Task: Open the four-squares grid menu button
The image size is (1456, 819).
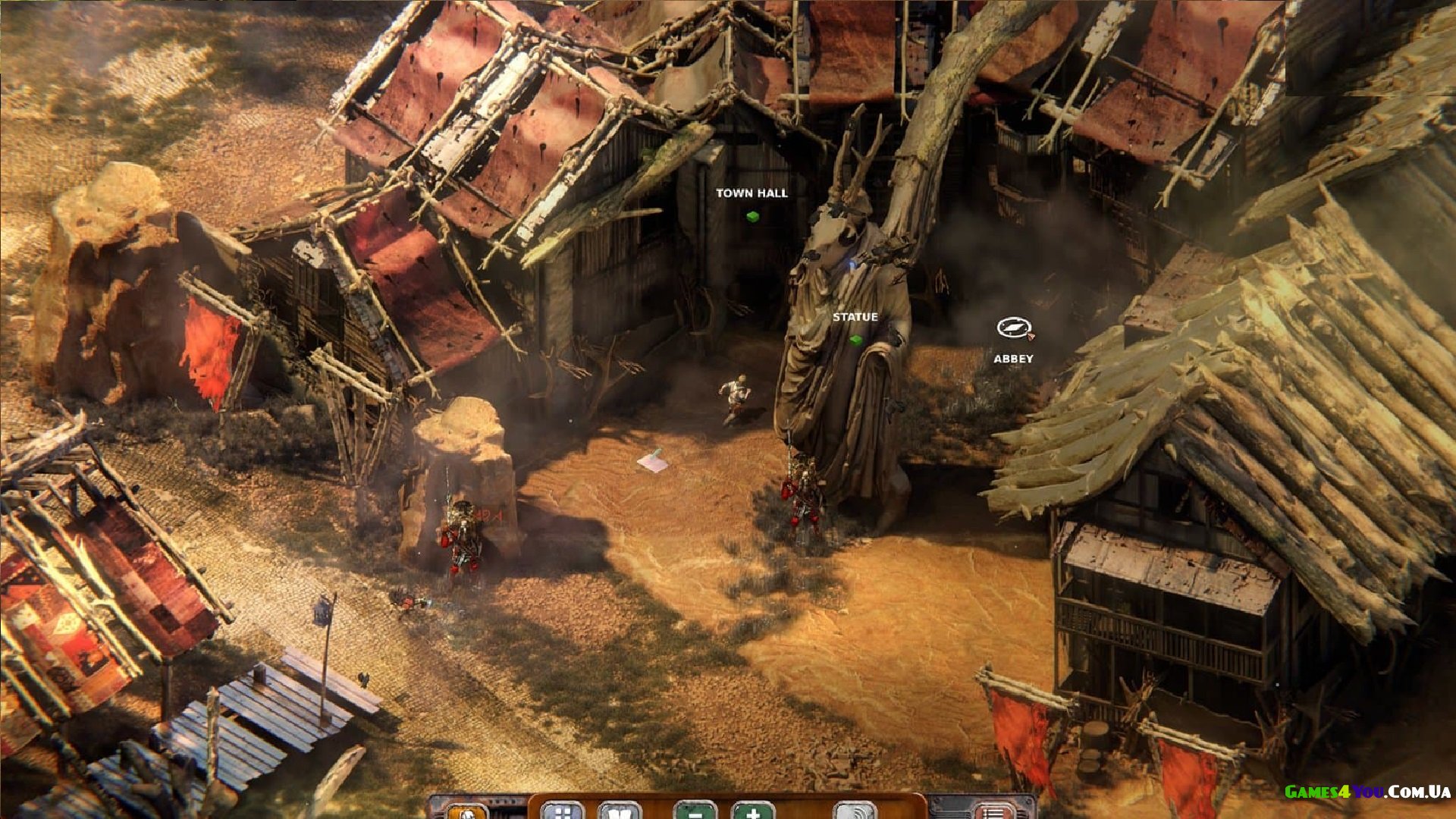Action: (x=562, y=811)
